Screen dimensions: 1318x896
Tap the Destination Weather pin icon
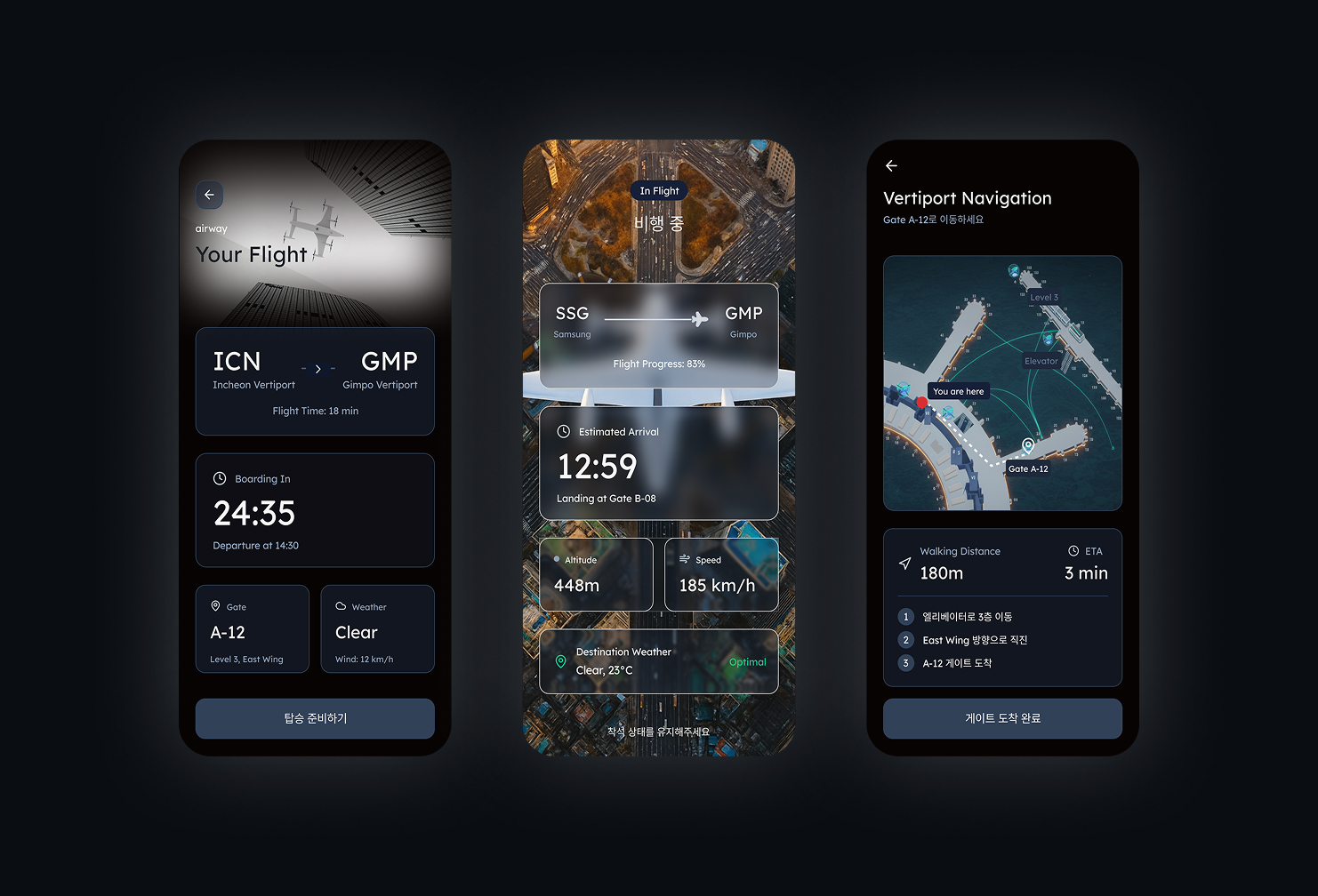(x=562, y=661)
